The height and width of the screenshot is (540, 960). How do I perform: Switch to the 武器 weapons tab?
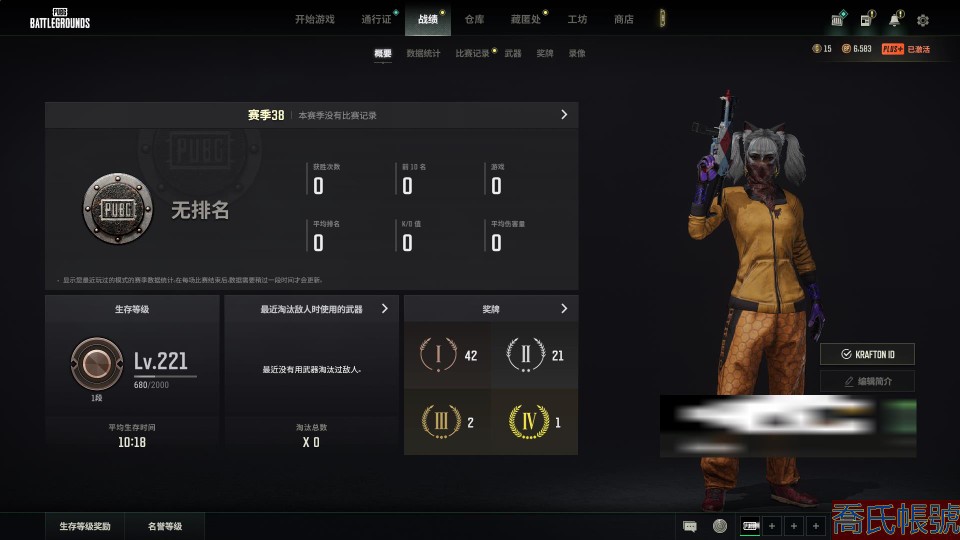(512, 54)
